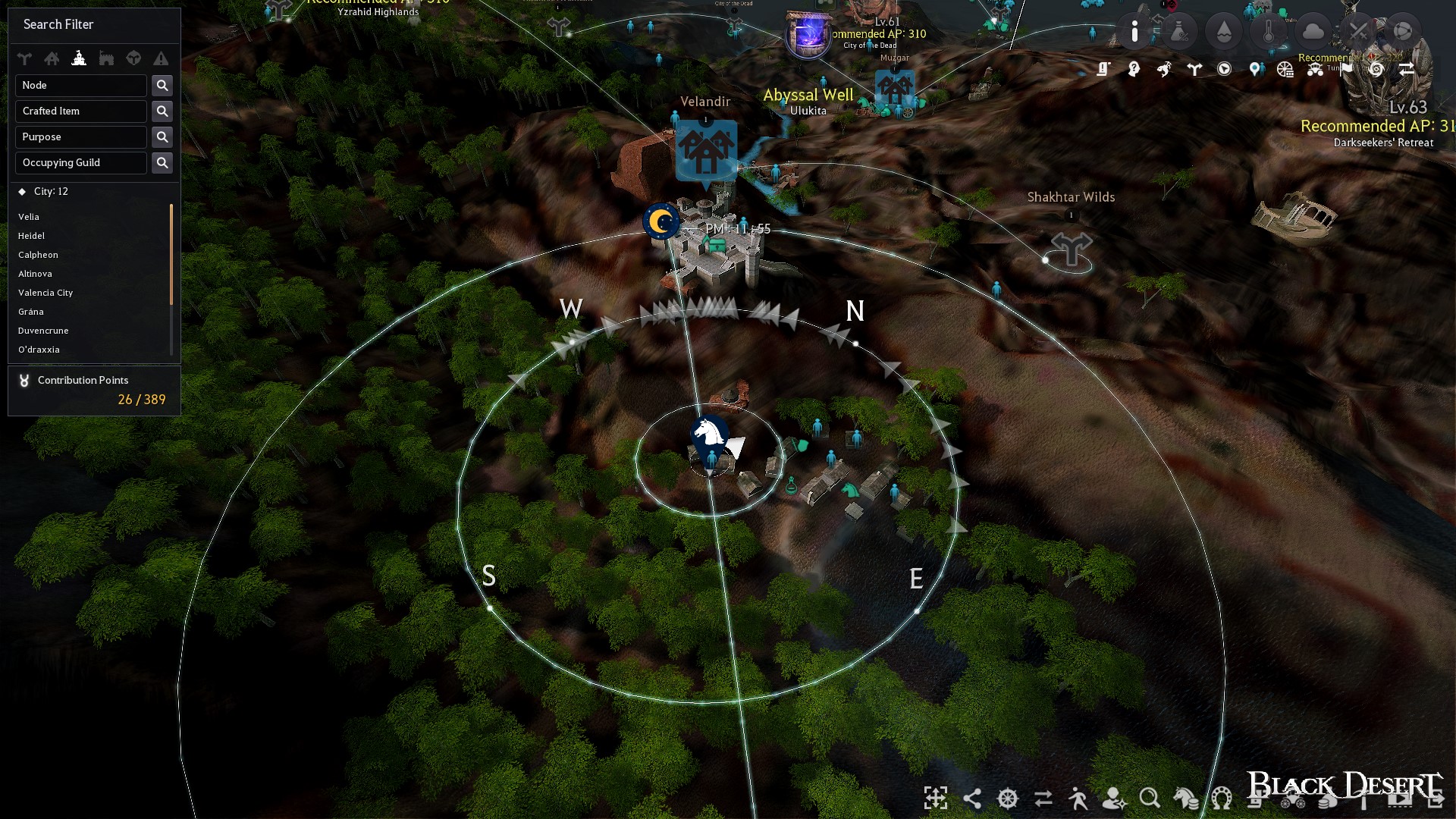This screenshot has height=819, width=1456.
Task: Open the horse mount icon on bottom toolbar
Action: click(x=1185, y=799)
